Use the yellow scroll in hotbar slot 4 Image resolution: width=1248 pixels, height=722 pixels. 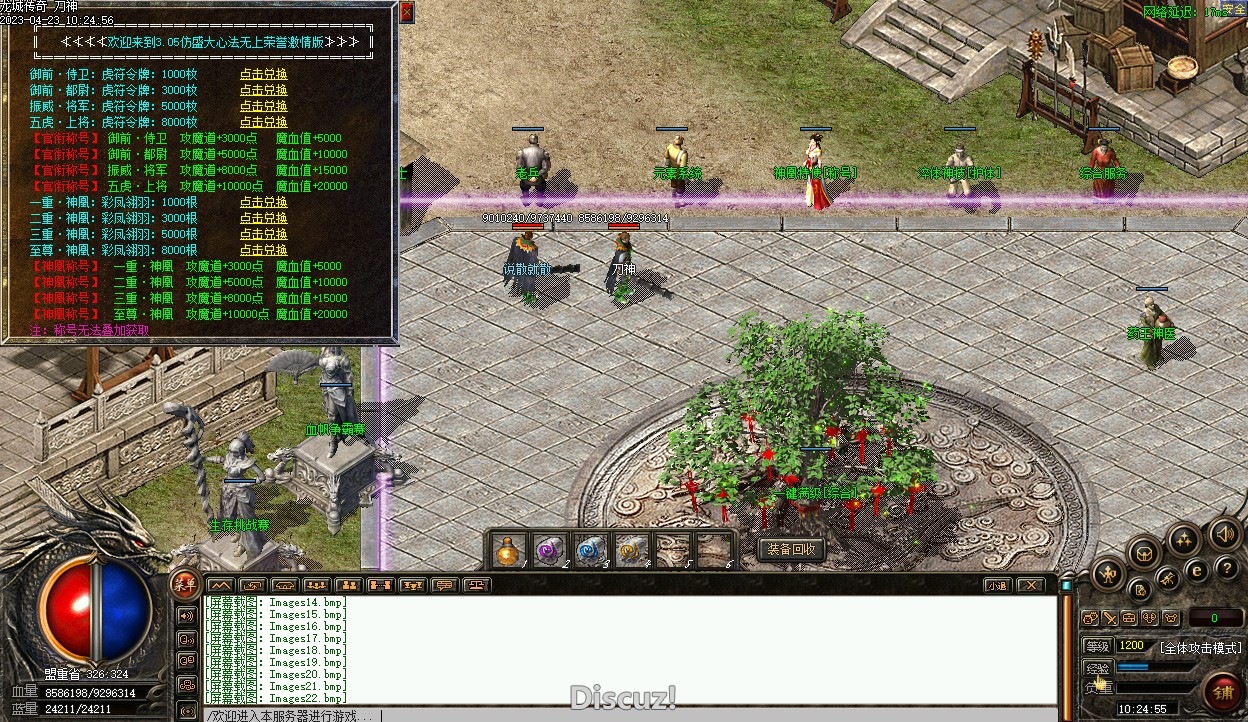click(630, 550)
